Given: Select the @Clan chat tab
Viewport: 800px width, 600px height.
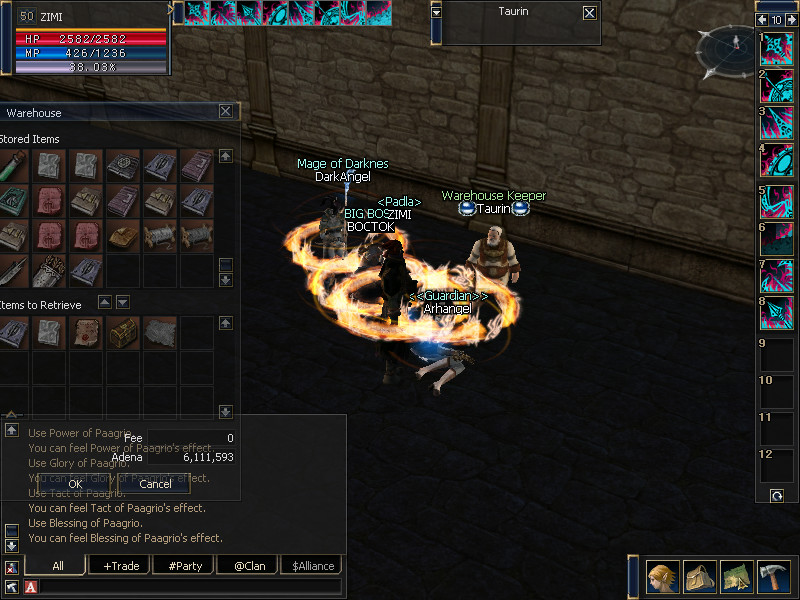Looking at the screenshot, I should (249, 566).
